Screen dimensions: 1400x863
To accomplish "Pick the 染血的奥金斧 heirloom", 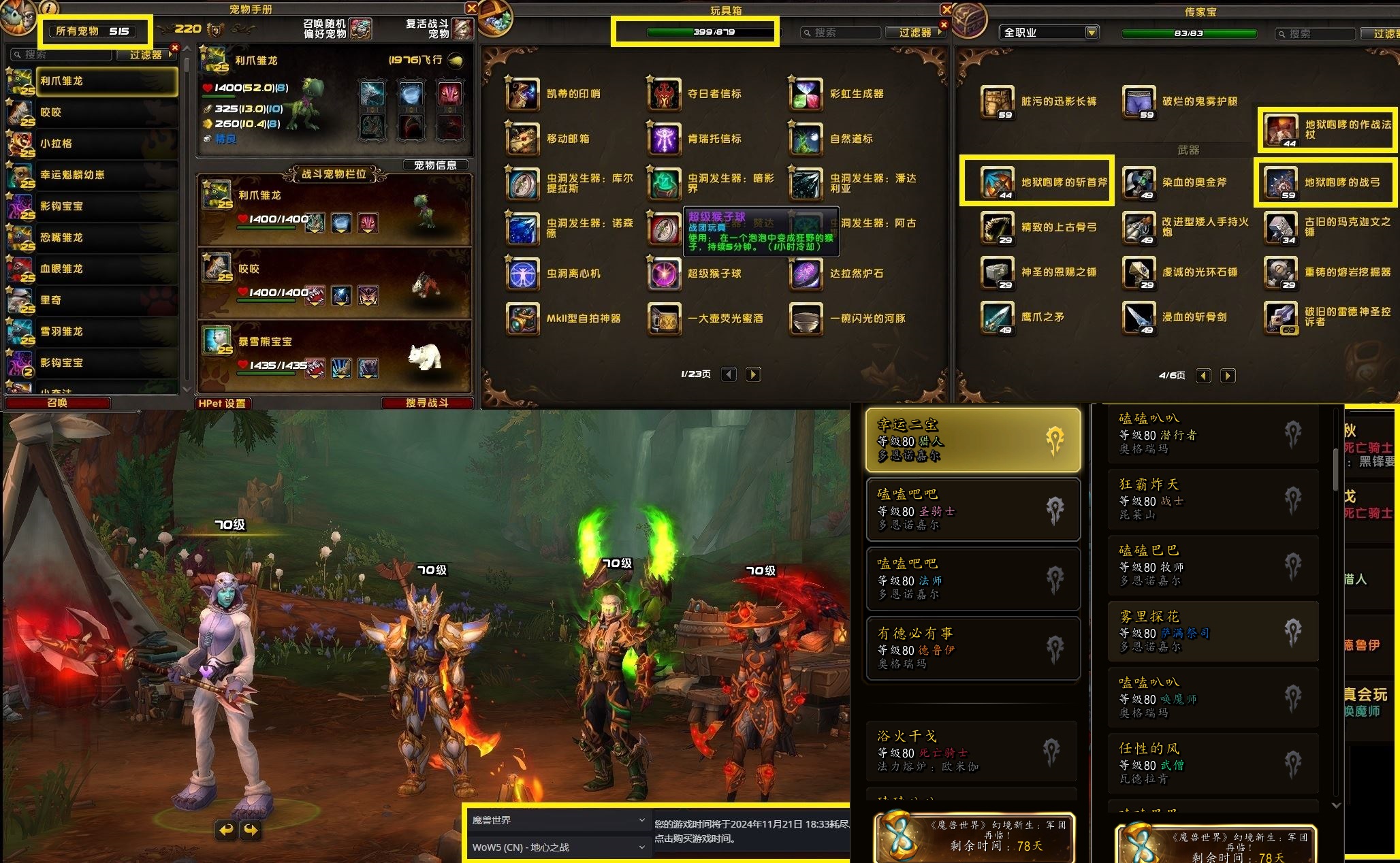I will click(1139, 182).
